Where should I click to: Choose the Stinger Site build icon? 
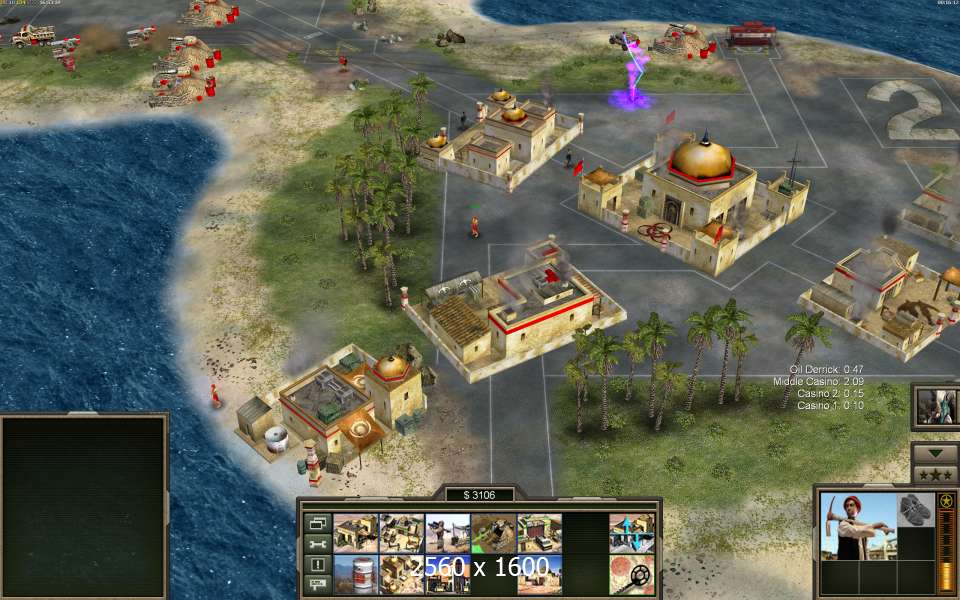(x=447, y=533)
